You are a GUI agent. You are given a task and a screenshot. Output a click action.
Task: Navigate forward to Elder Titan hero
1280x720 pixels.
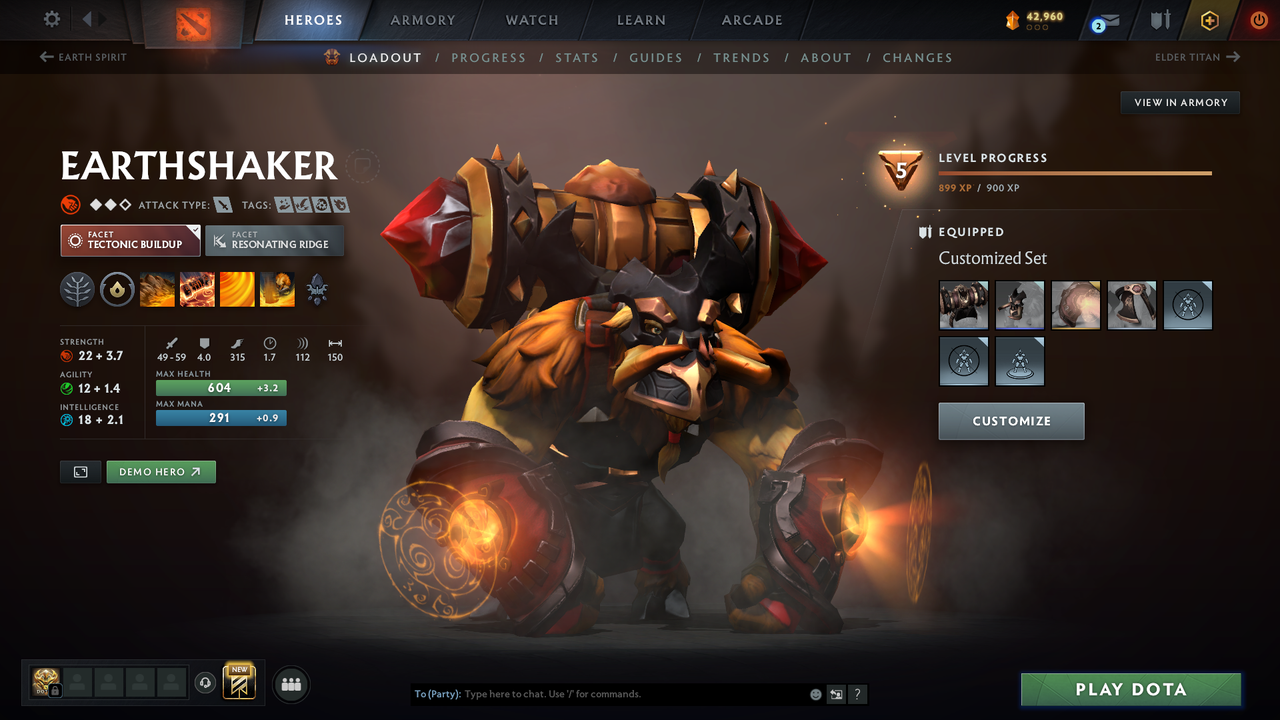1198,57
